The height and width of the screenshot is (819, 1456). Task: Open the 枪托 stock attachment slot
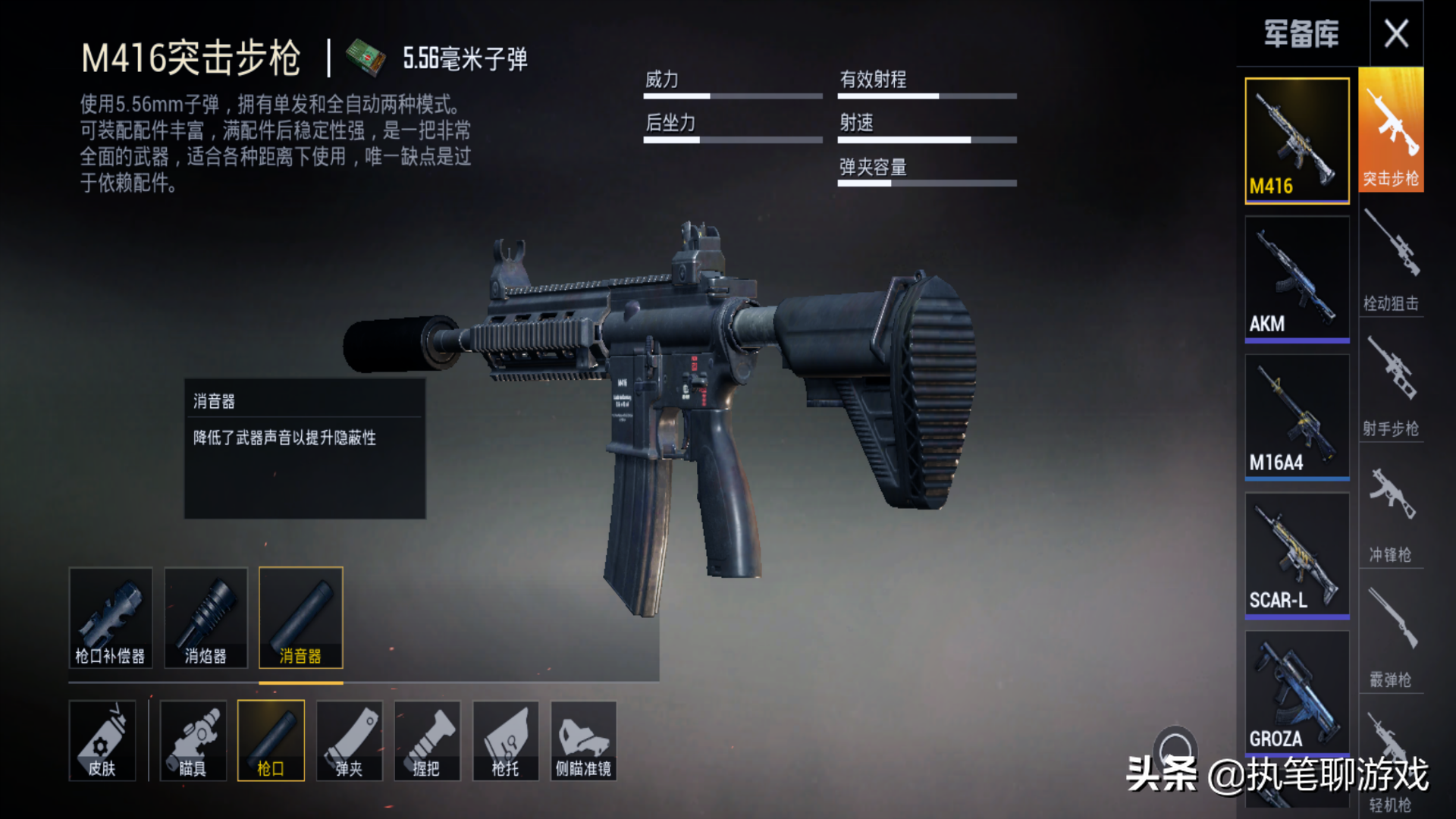[505, 740]
